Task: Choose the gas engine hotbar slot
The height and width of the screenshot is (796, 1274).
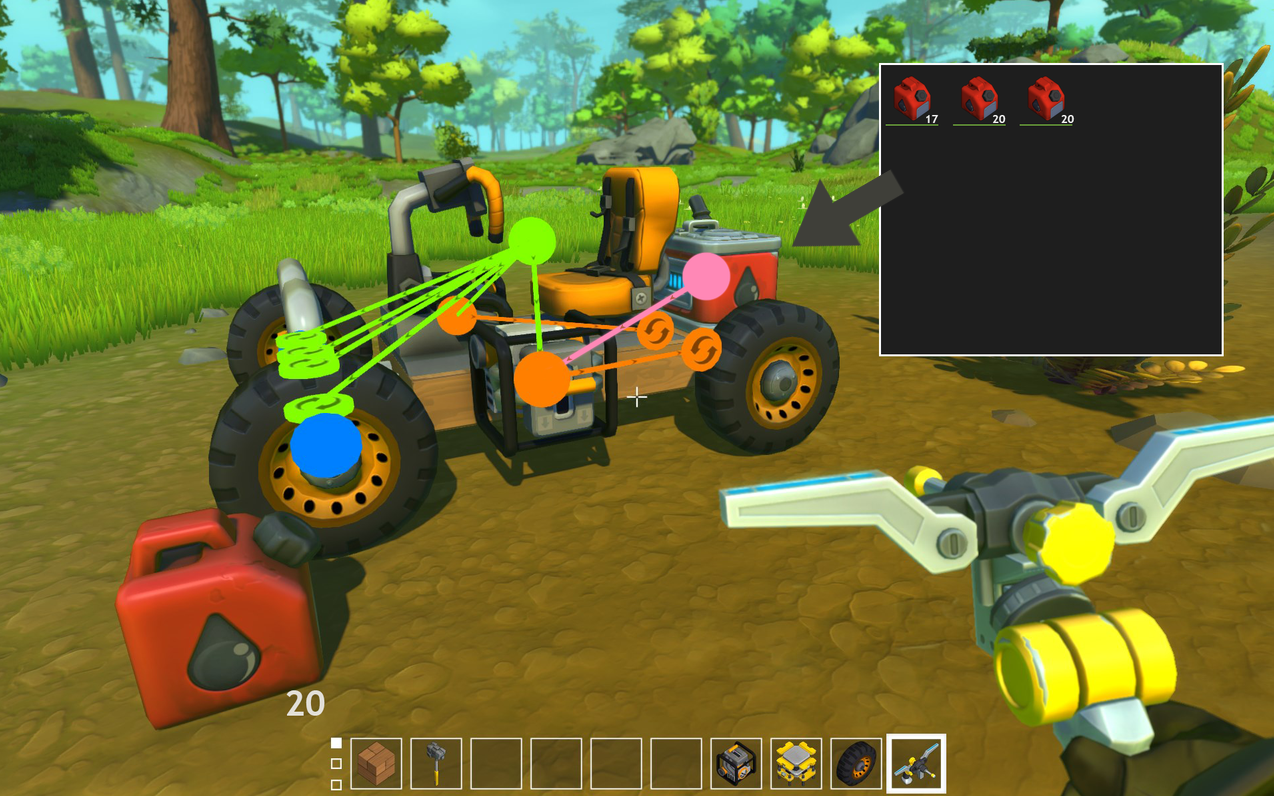Action: coord(736,764)
